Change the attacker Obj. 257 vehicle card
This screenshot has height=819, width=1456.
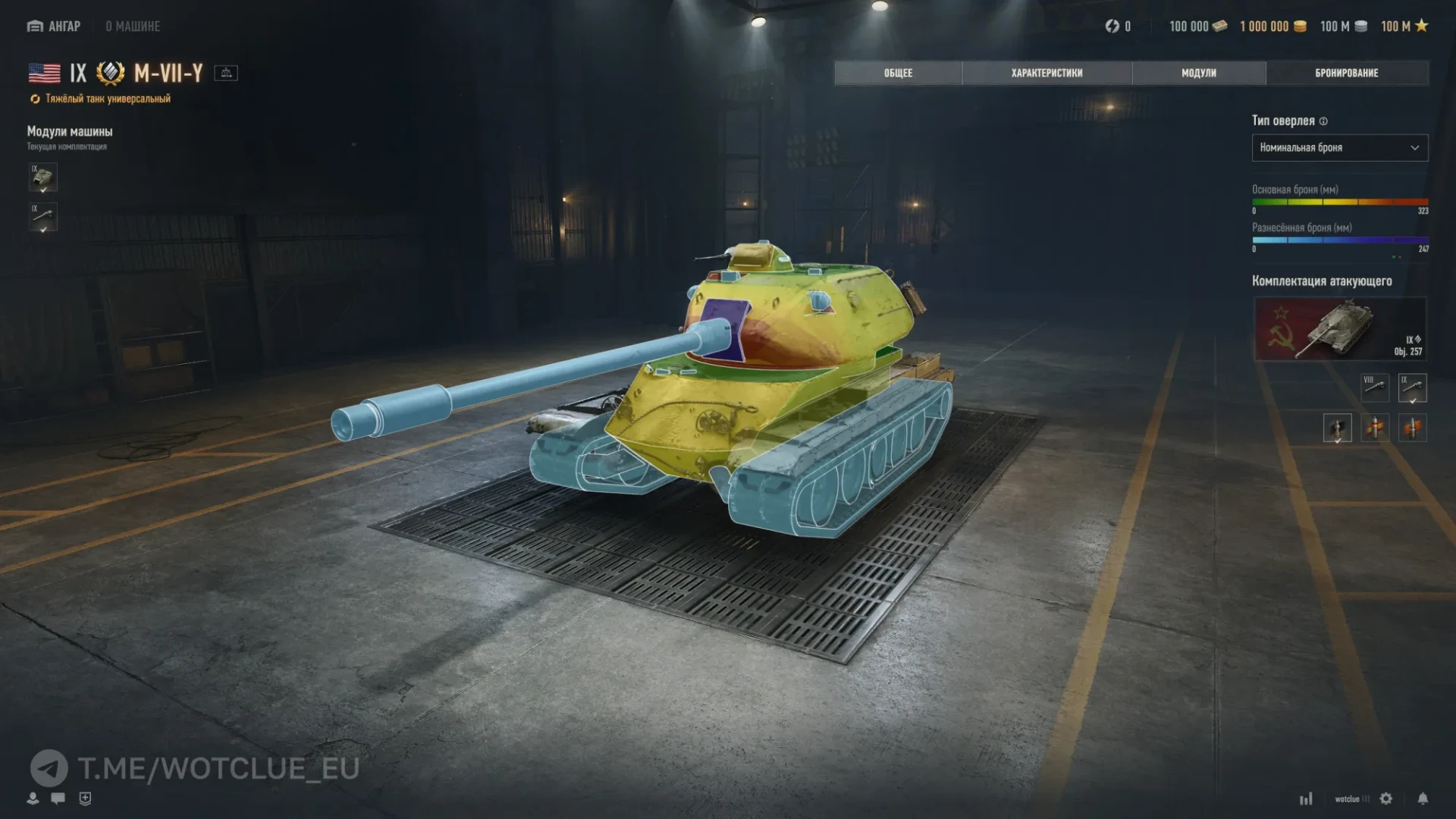(x=1340, y=329)
